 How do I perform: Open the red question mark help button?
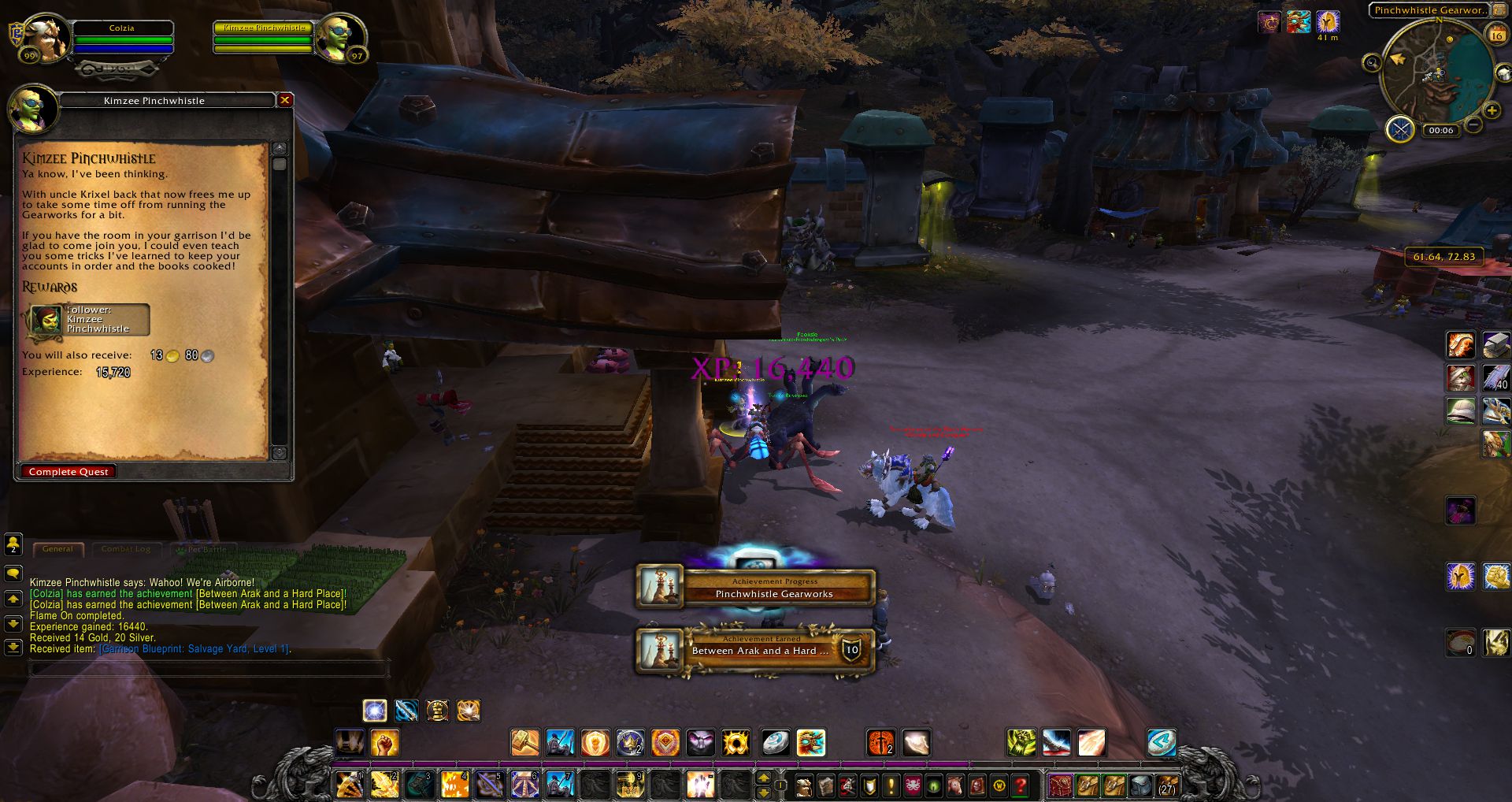1021,785
